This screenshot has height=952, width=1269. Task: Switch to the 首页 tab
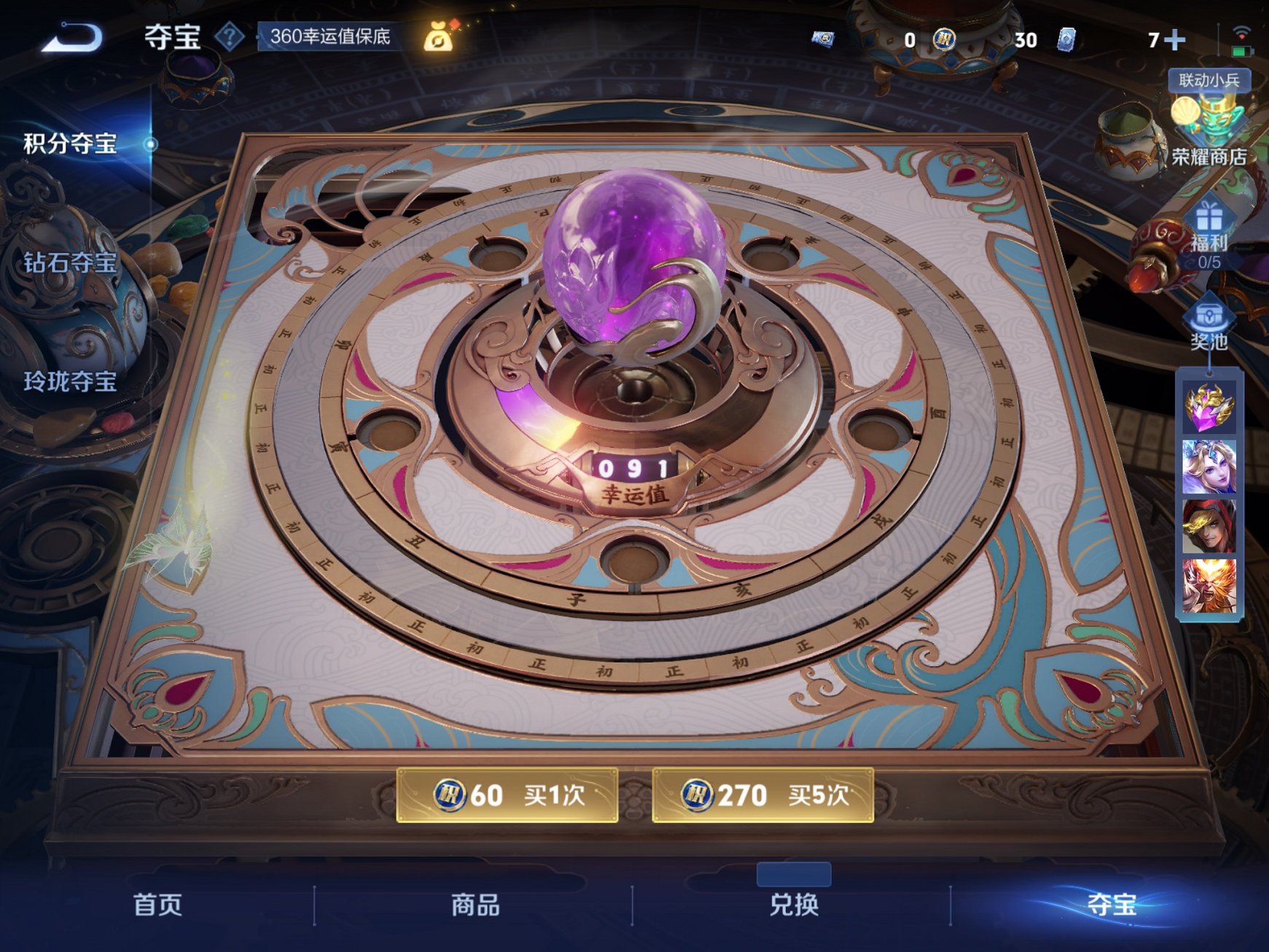[x=155, y=906]
